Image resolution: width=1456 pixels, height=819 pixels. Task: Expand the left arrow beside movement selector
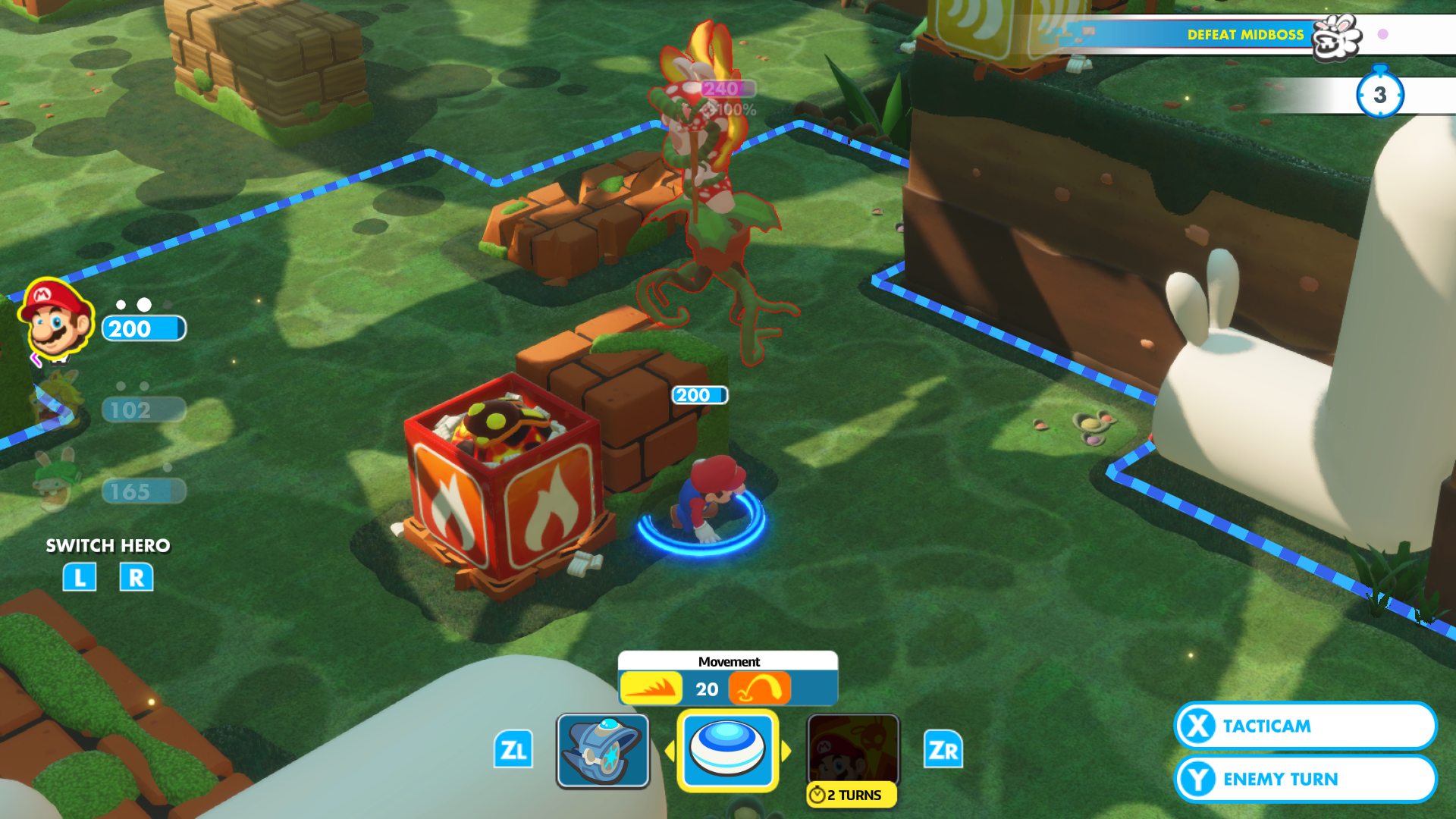(x=672, y=751)
